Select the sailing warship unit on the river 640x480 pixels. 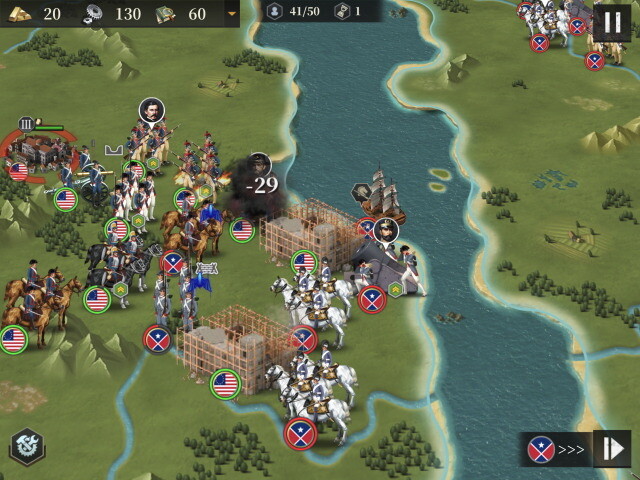pos(383,196)
